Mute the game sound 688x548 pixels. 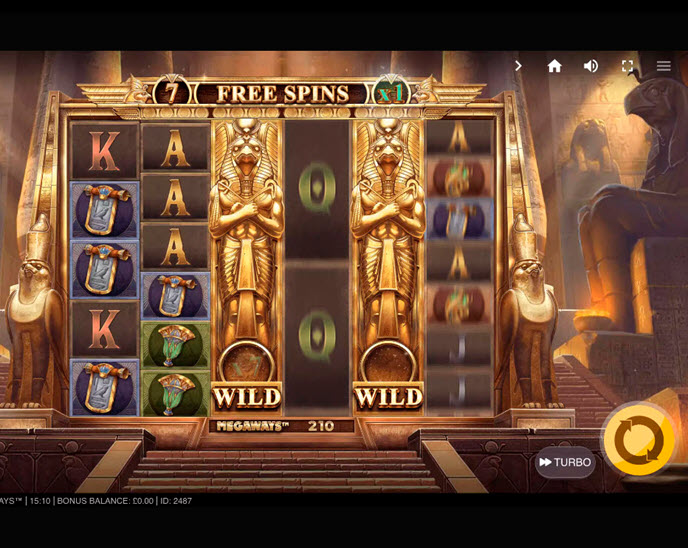pos(591,66)
